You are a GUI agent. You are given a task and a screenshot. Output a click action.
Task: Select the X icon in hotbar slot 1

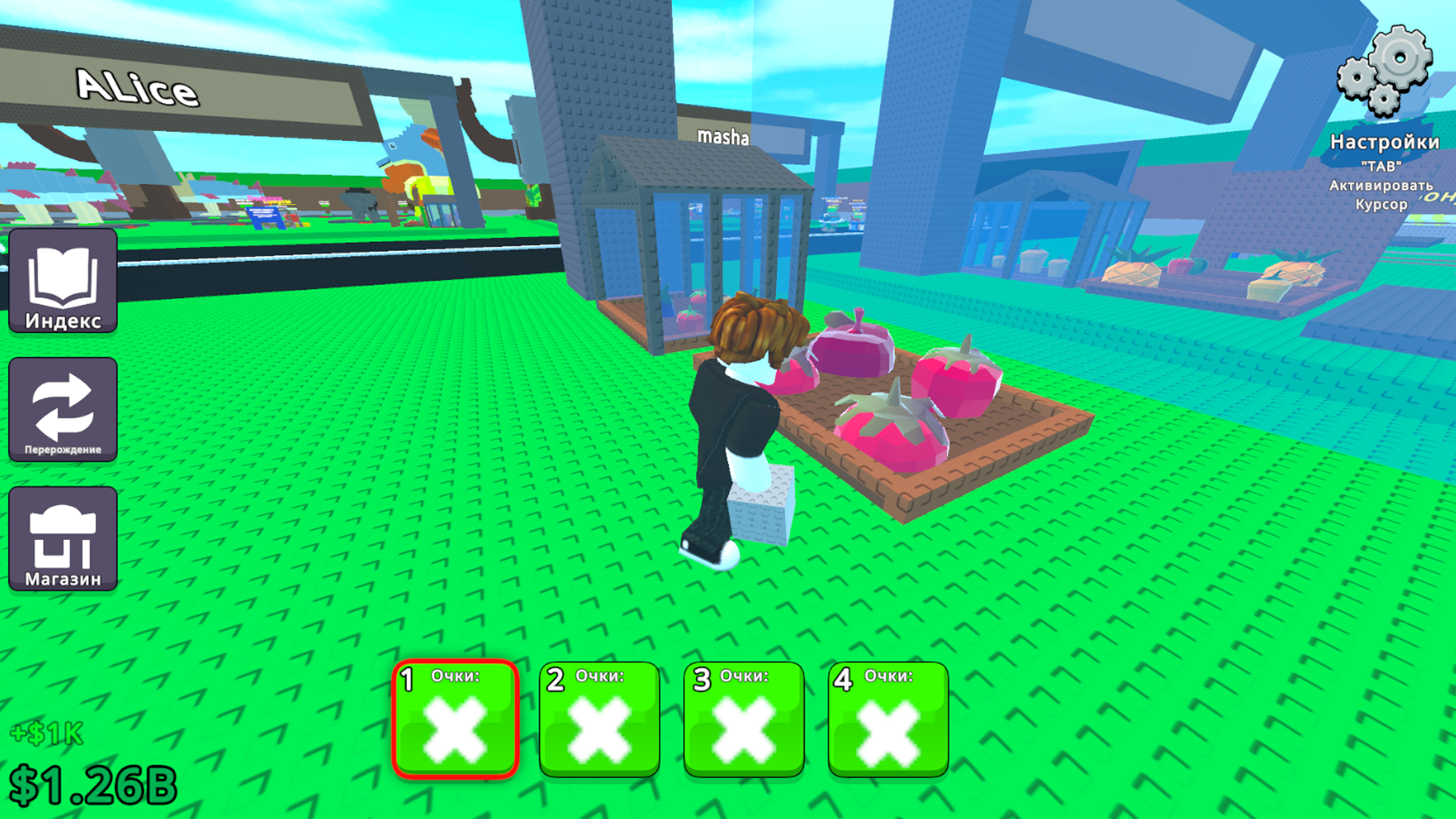coord(455,728)
